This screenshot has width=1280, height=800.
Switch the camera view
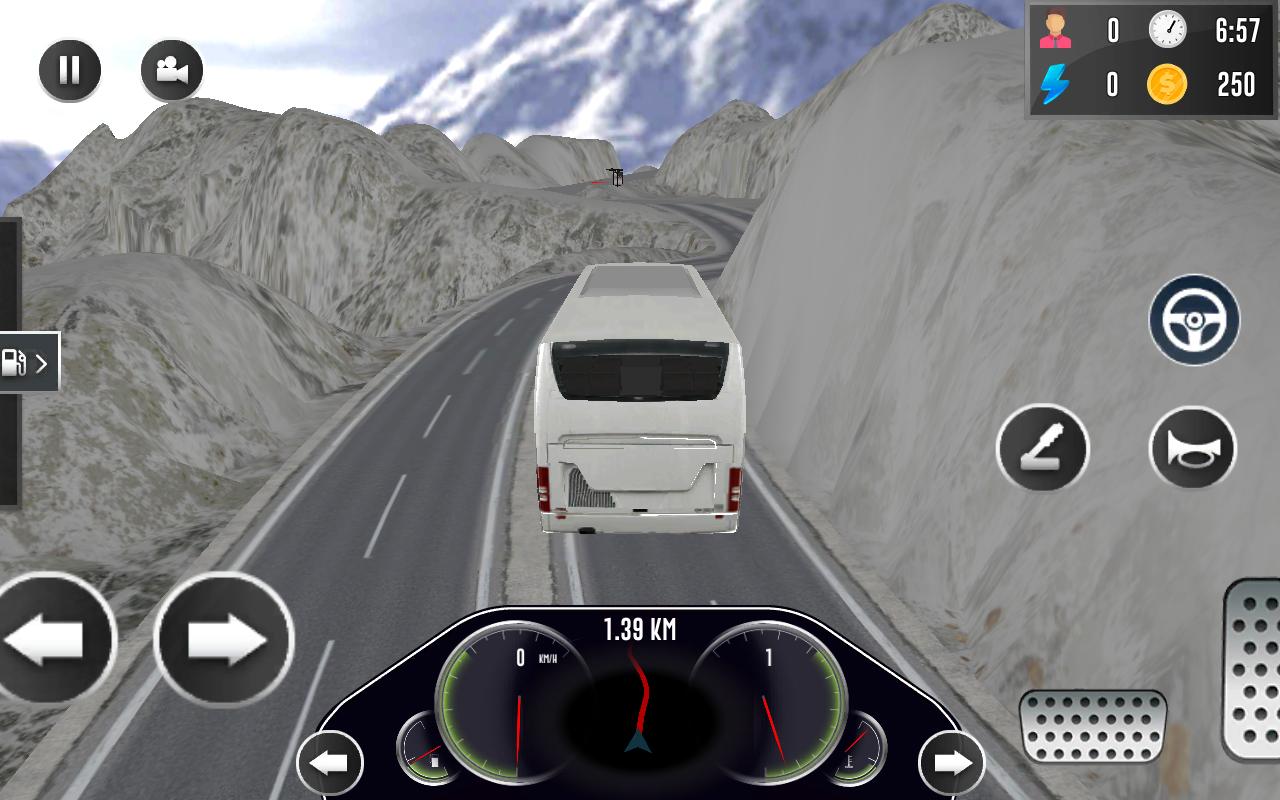[172, 70]
